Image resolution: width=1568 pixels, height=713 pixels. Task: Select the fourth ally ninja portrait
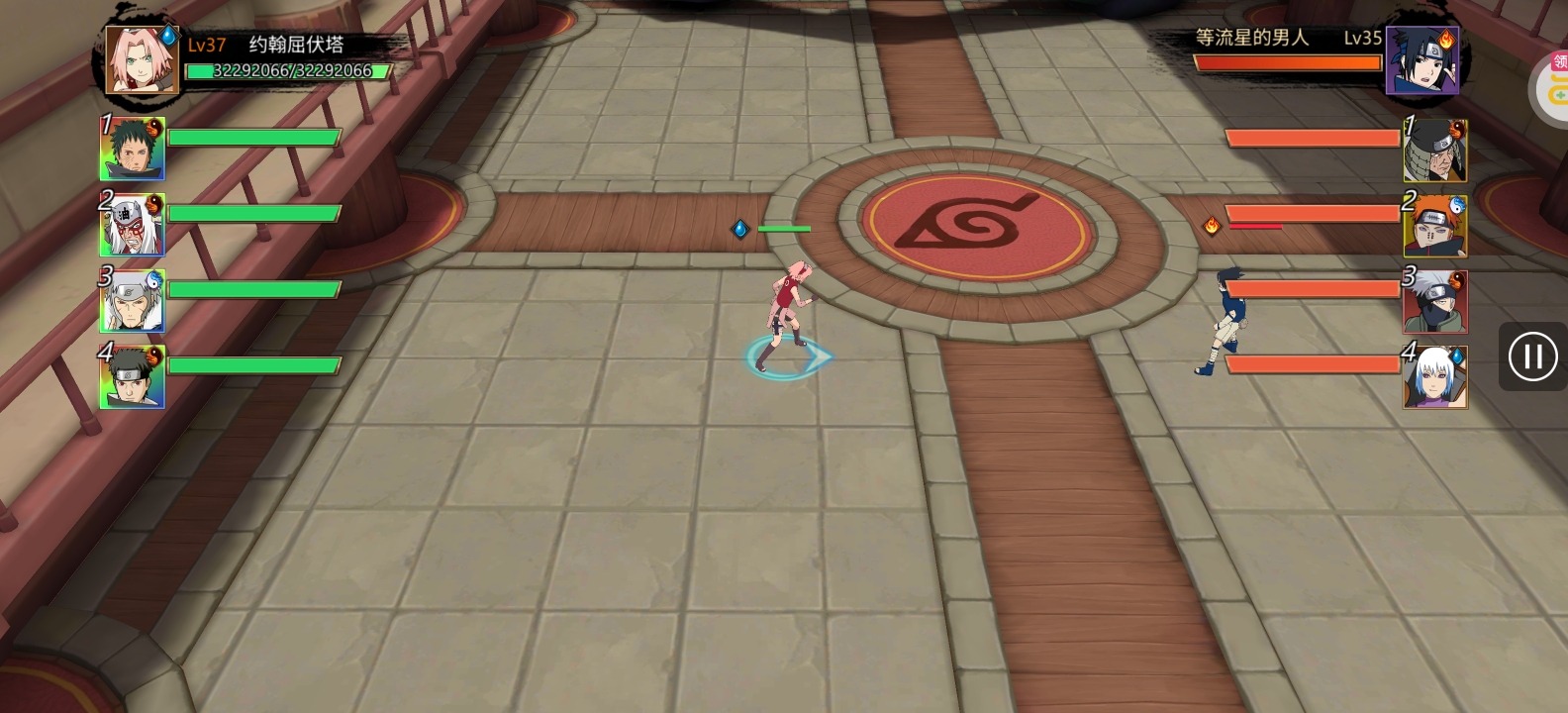tap(133, 376)
